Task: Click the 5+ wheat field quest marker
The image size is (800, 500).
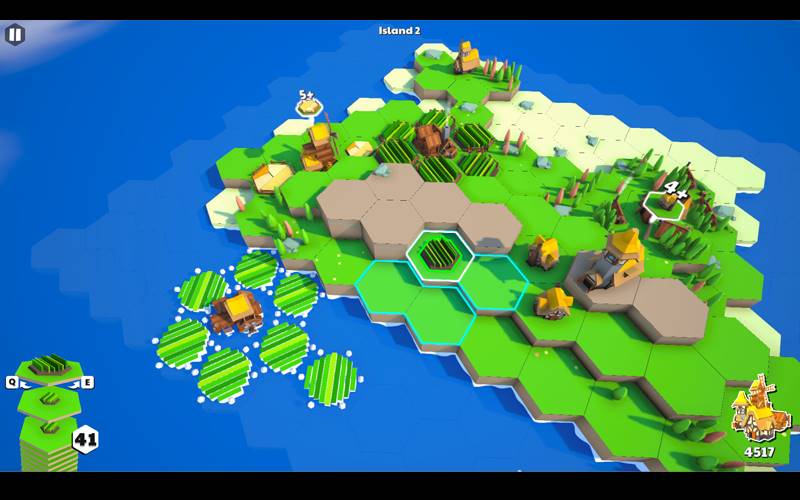Action: click(x=308, y=103)
